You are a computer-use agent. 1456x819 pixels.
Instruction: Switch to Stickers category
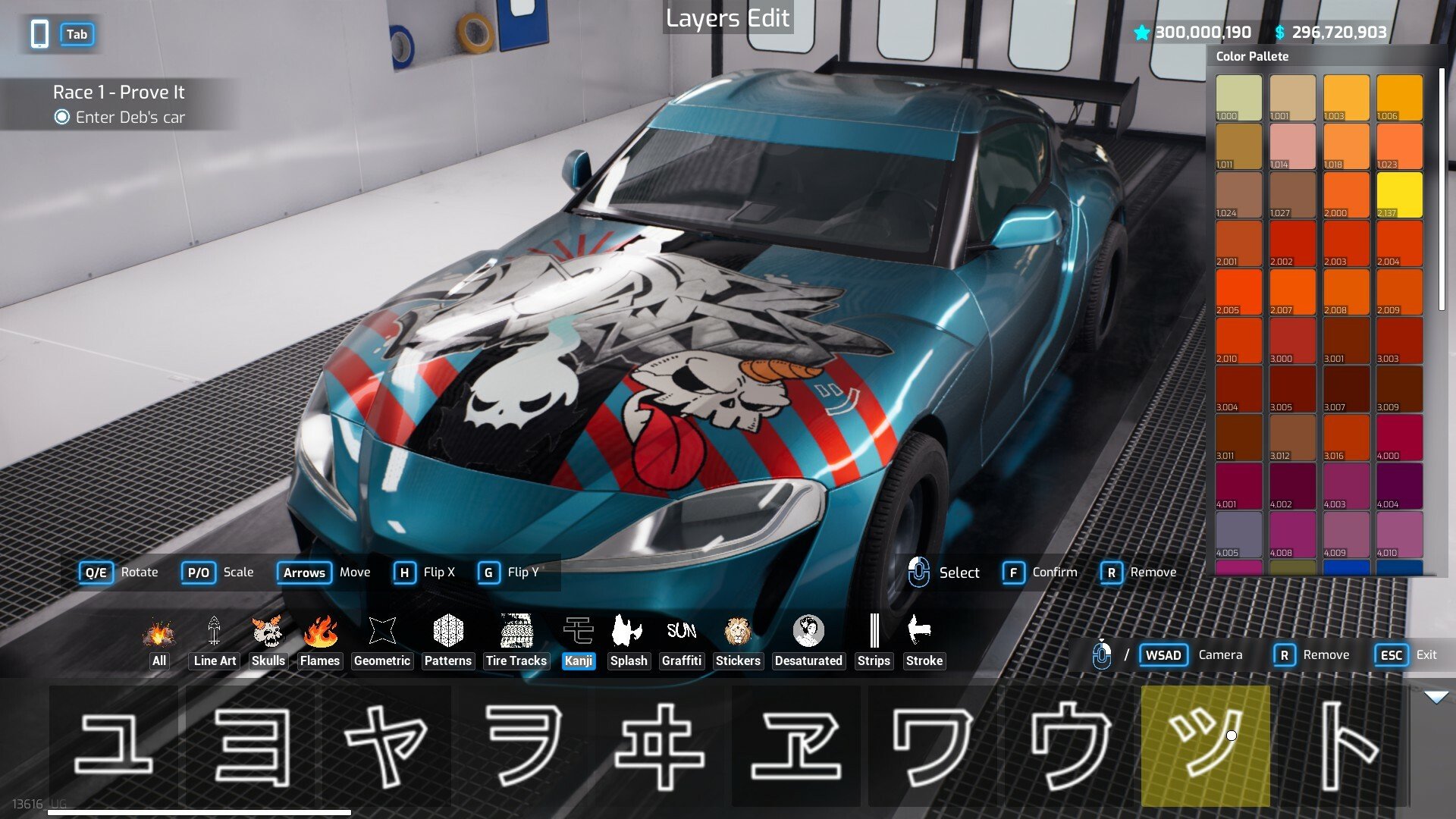point(738,642)
